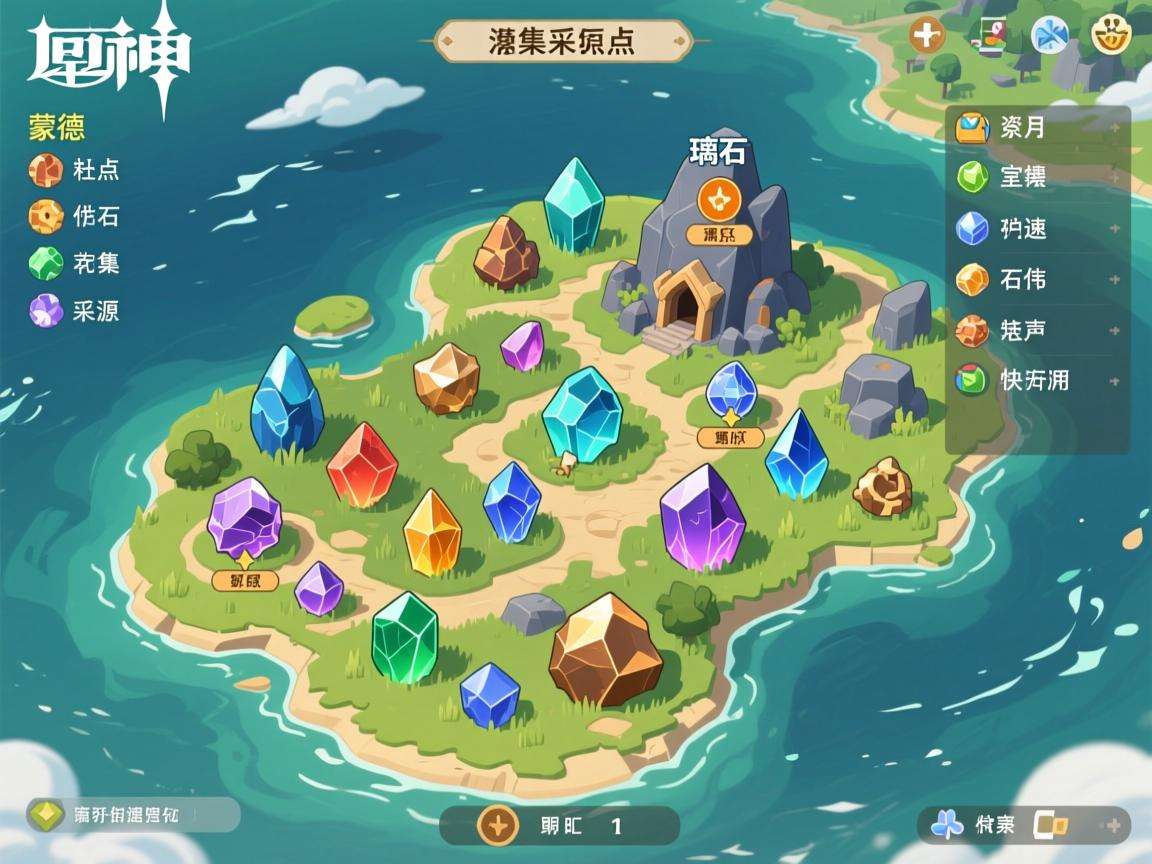The height and width of the screenshot is (864, 1152).
Task: Select the 采源 purple crystal legend entry
Action: (74, 311)
